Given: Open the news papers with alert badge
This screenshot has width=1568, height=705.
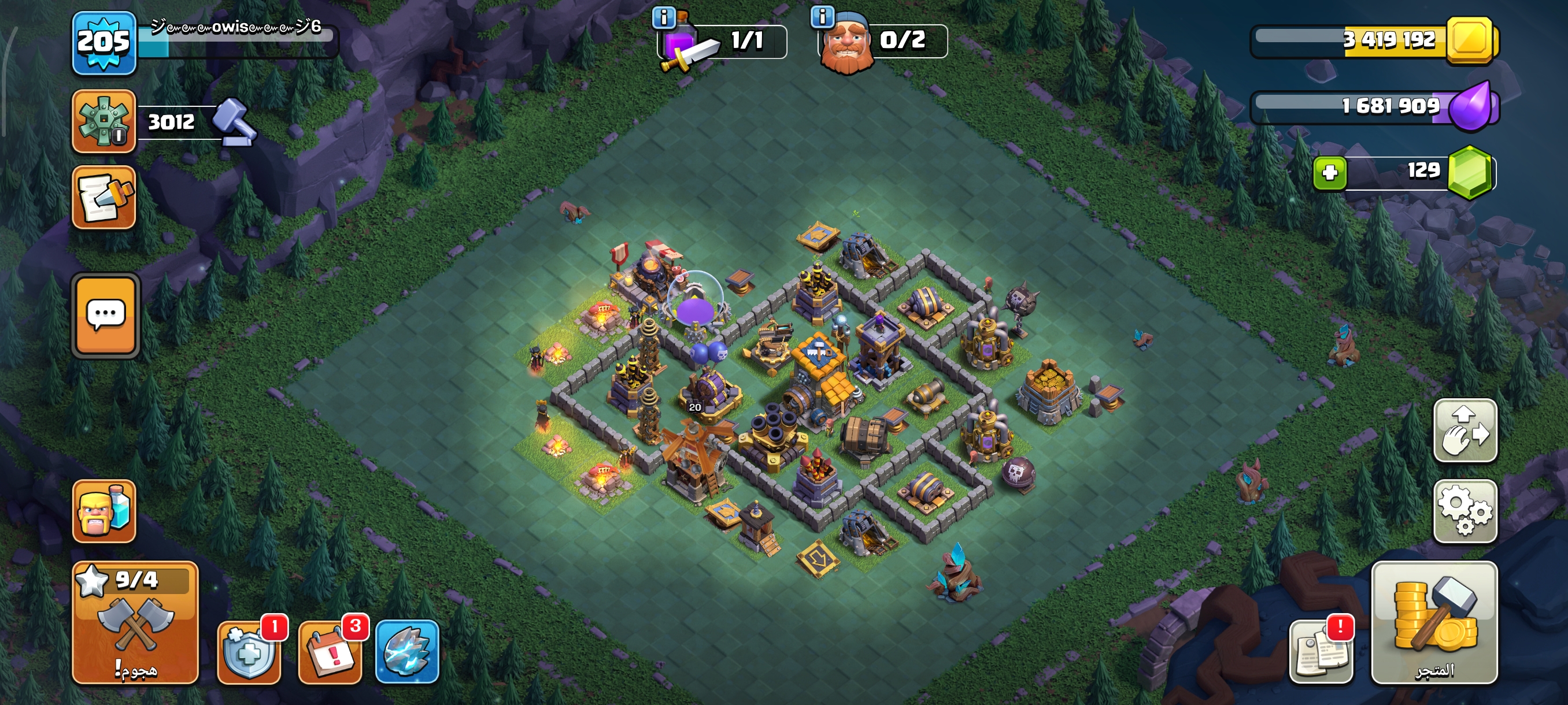Looking at the screenshot, I should tap(1321, 652).
